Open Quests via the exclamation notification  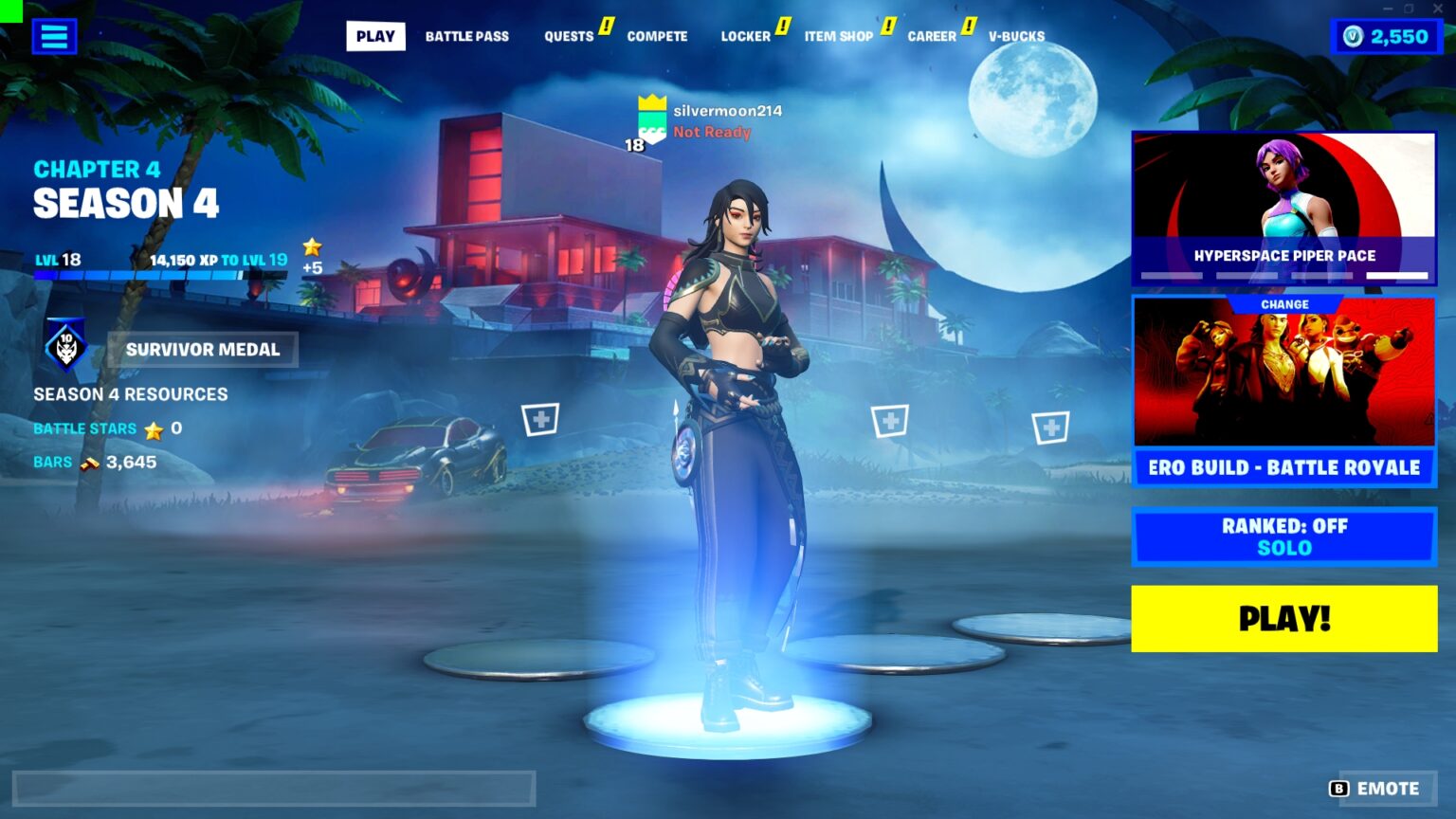606,27
